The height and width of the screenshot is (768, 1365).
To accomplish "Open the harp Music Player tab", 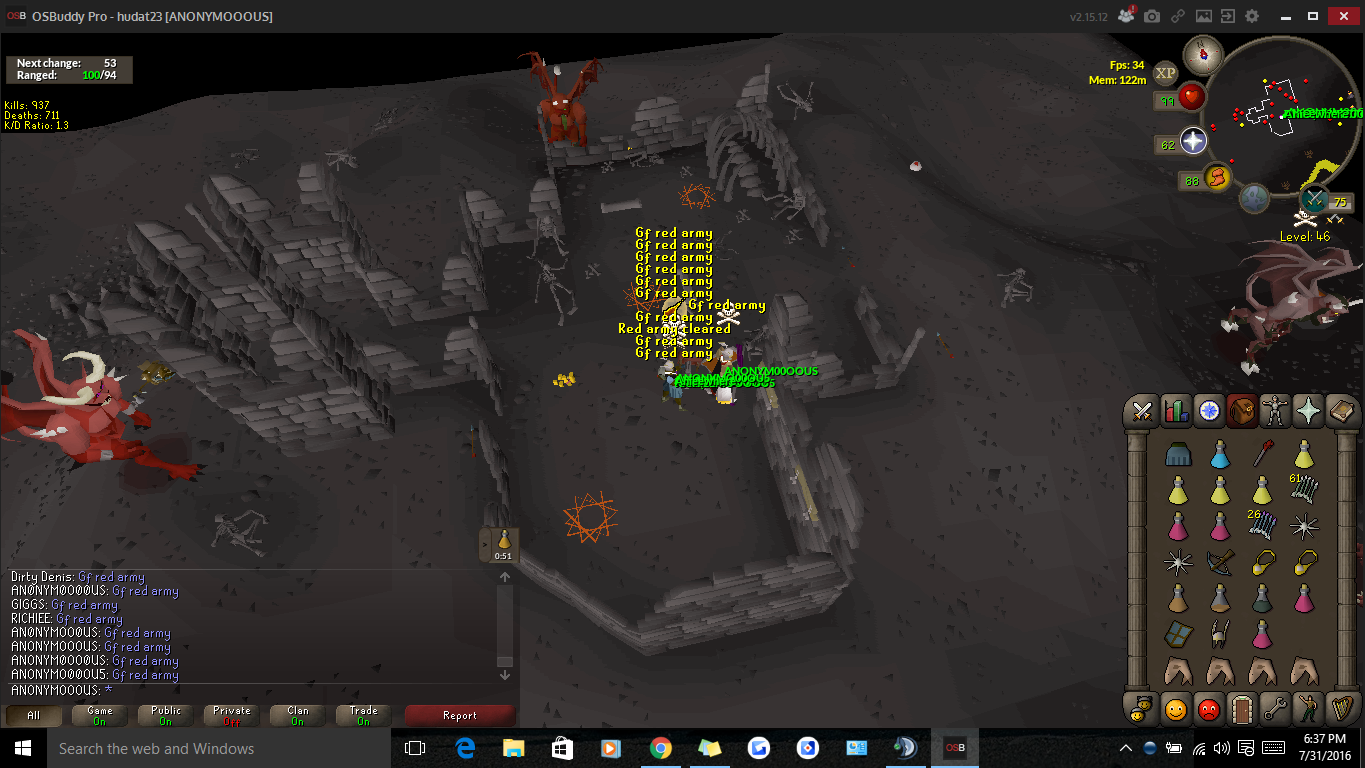I will click(x=1341, y=709).
